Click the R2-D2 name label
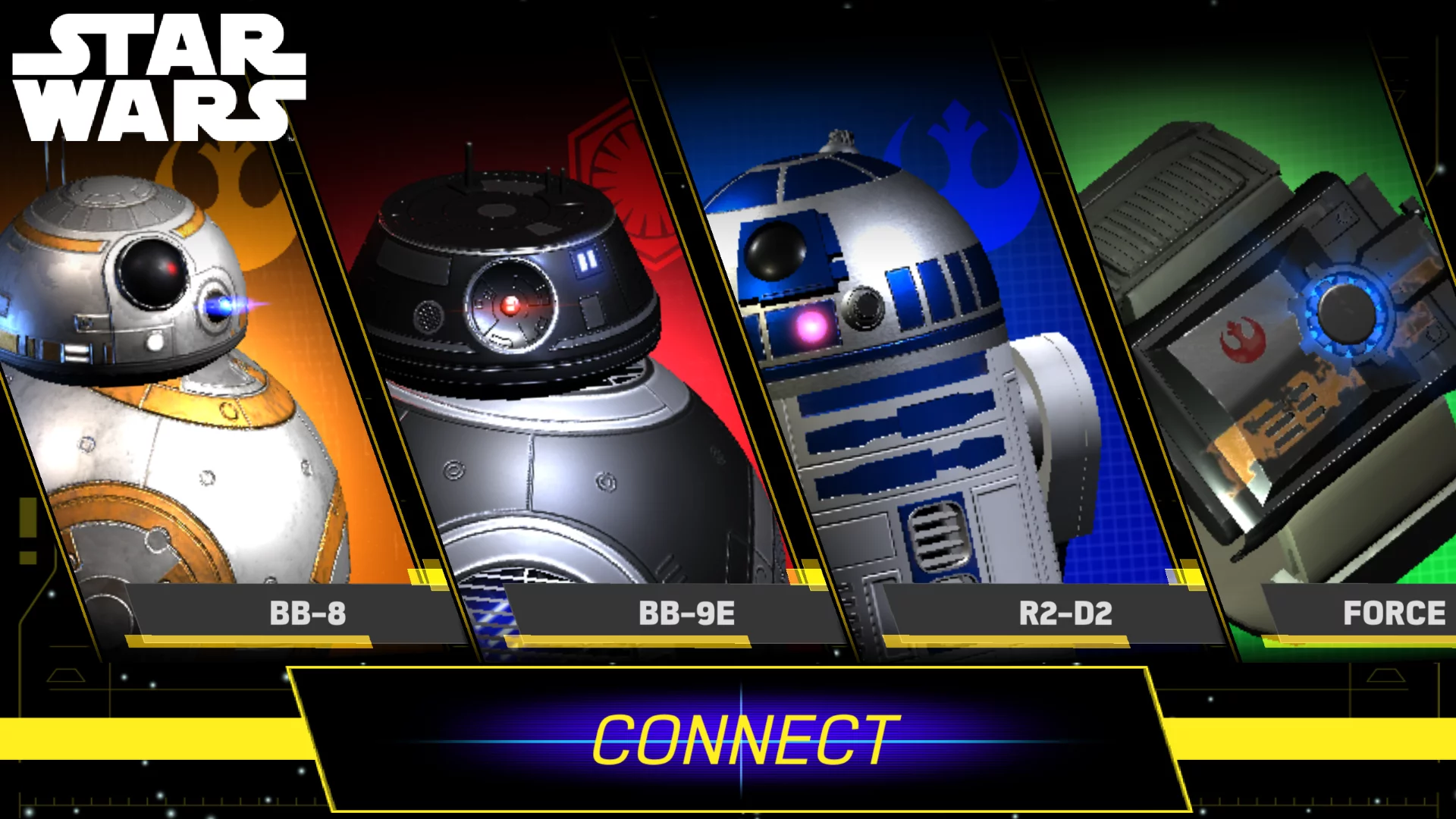Viewport: 1456px width, 819px height. (1064, 613)
